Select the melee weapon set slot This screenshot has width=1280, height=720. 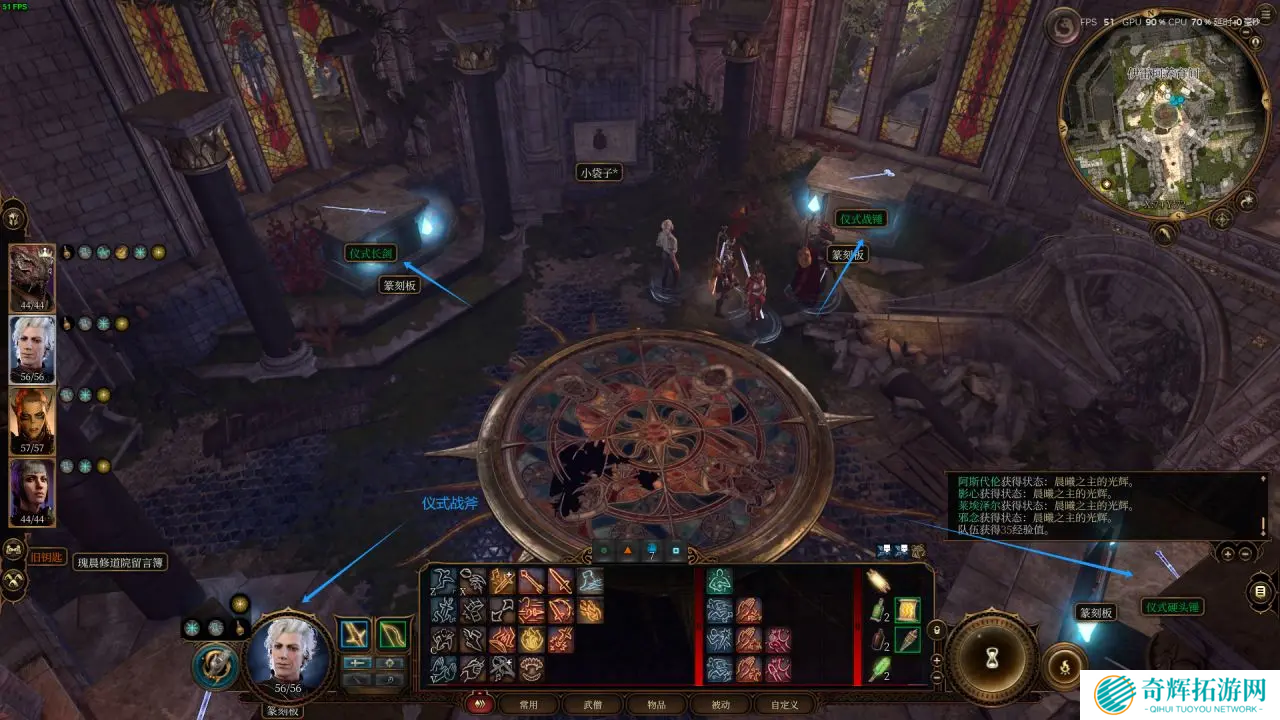(x=354, y=635)
